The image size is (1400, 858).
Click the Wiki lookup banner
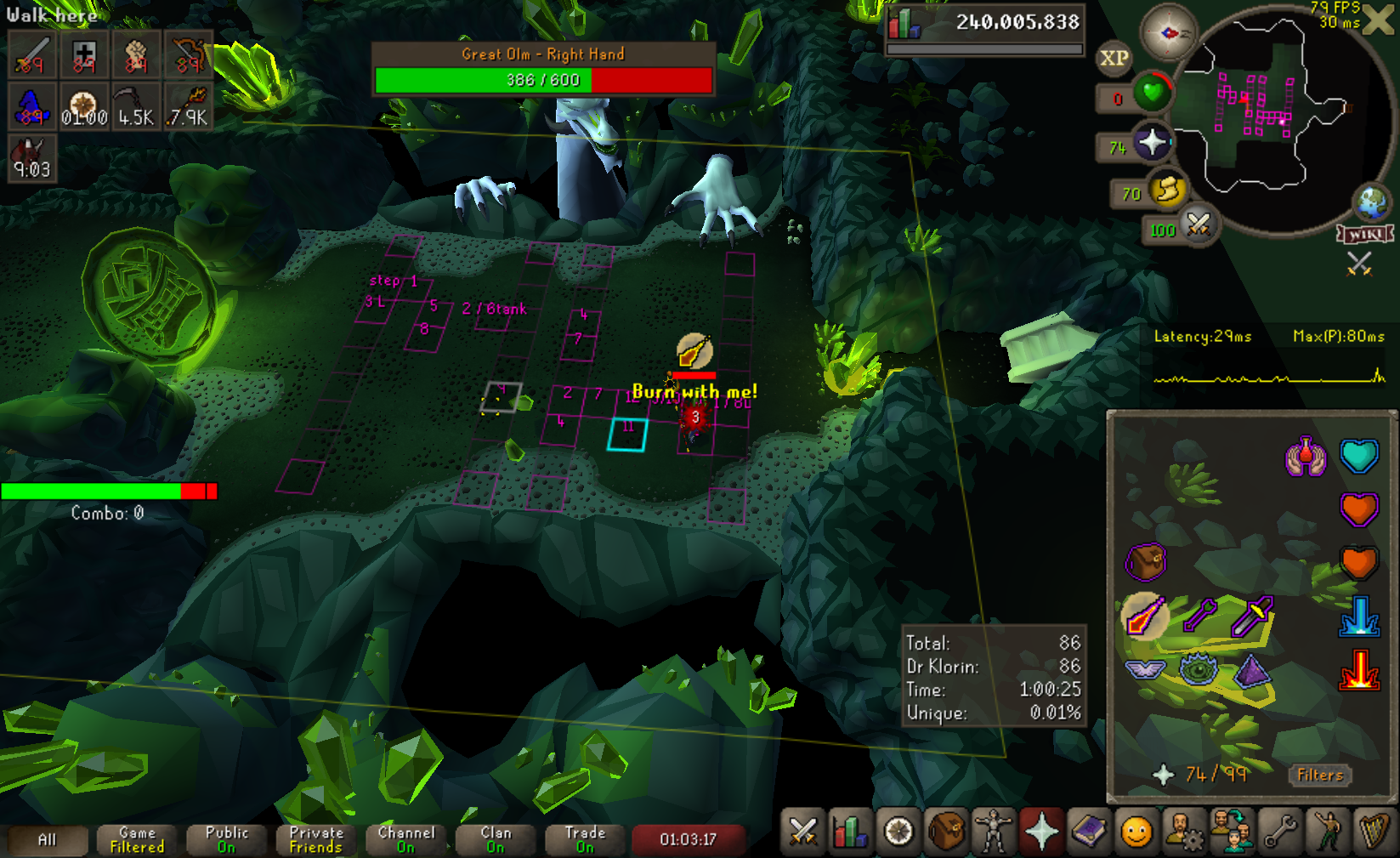pyautogui.click(x=1364, y=234)
